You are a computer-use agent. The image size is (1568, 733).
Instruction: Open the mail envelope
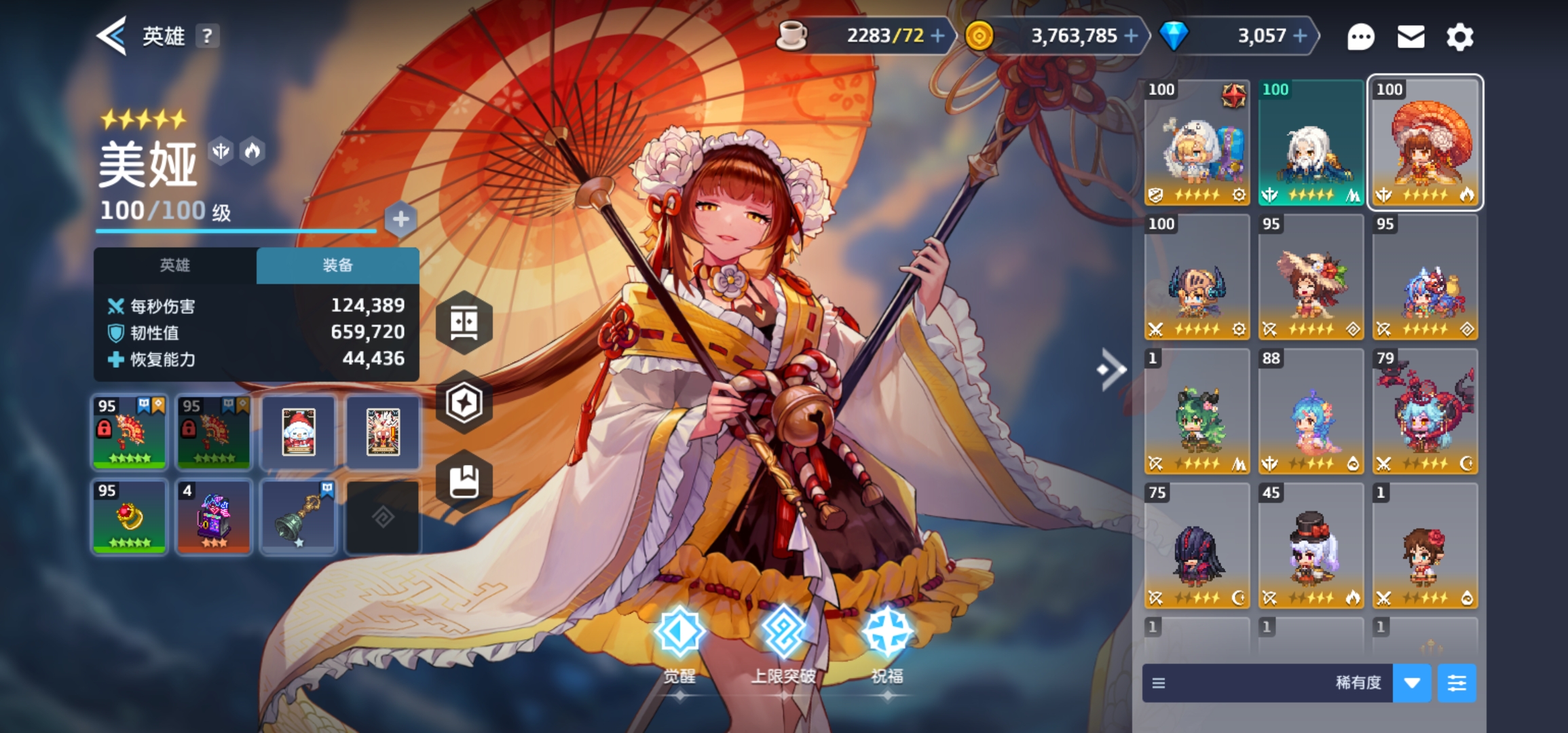(x=1411, y=37)
